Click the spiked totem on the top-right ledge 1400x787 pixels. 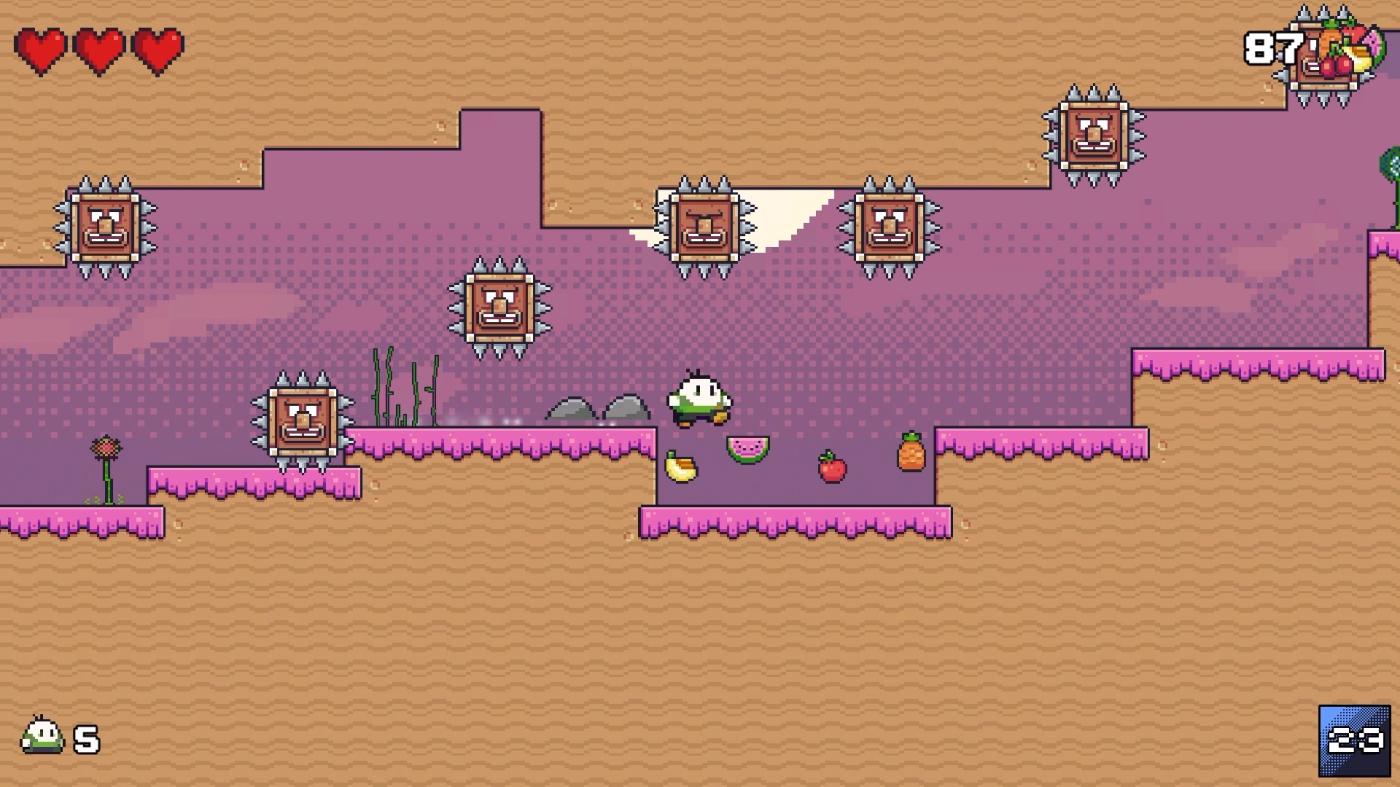tap(1097, 135)
